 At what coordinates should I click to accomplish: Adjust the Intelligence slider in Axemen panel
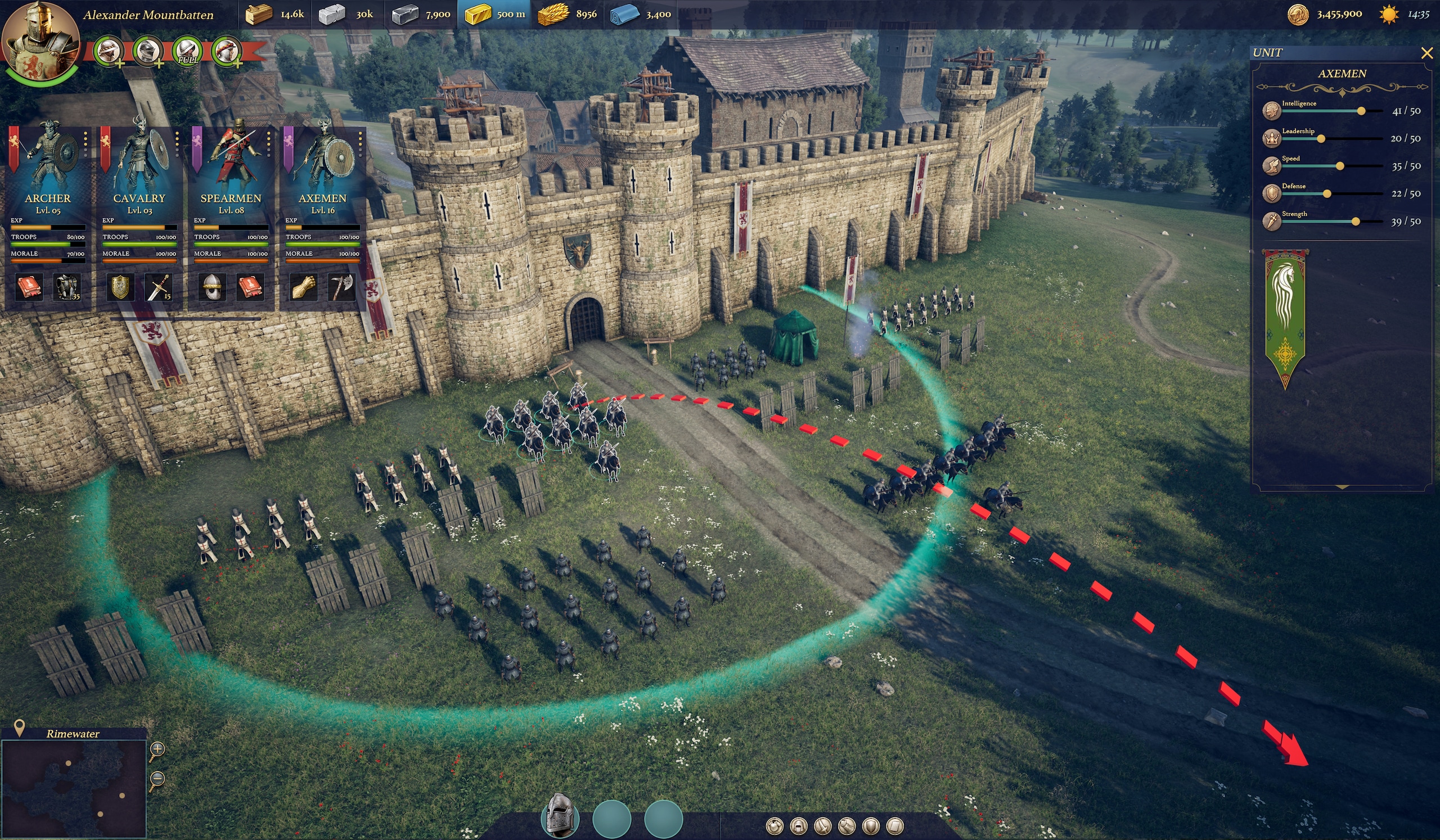click(x=1361, y=111)
